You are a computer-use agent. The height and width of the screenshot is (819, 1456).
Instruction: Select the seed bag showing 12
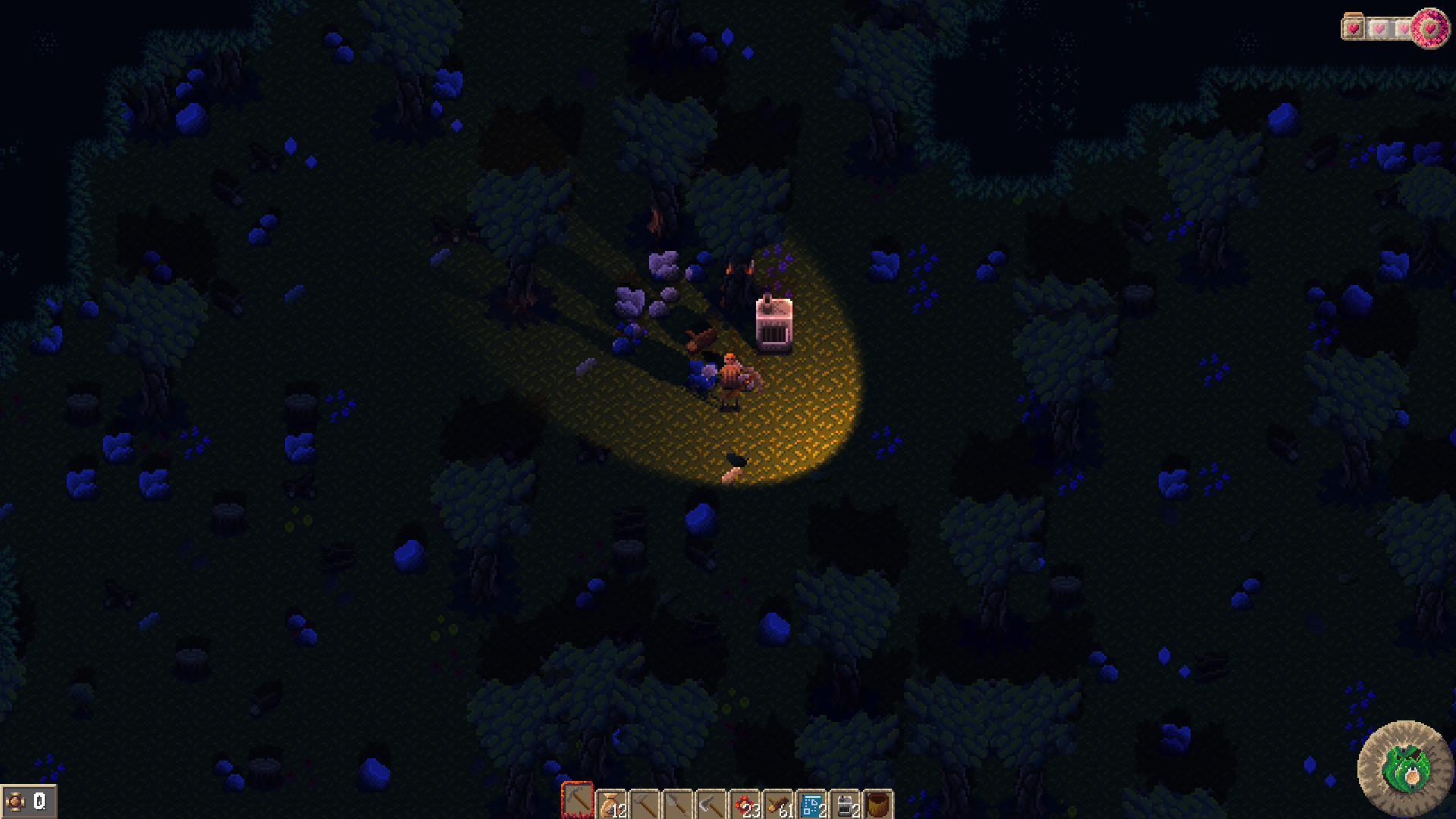coord(610,802)
